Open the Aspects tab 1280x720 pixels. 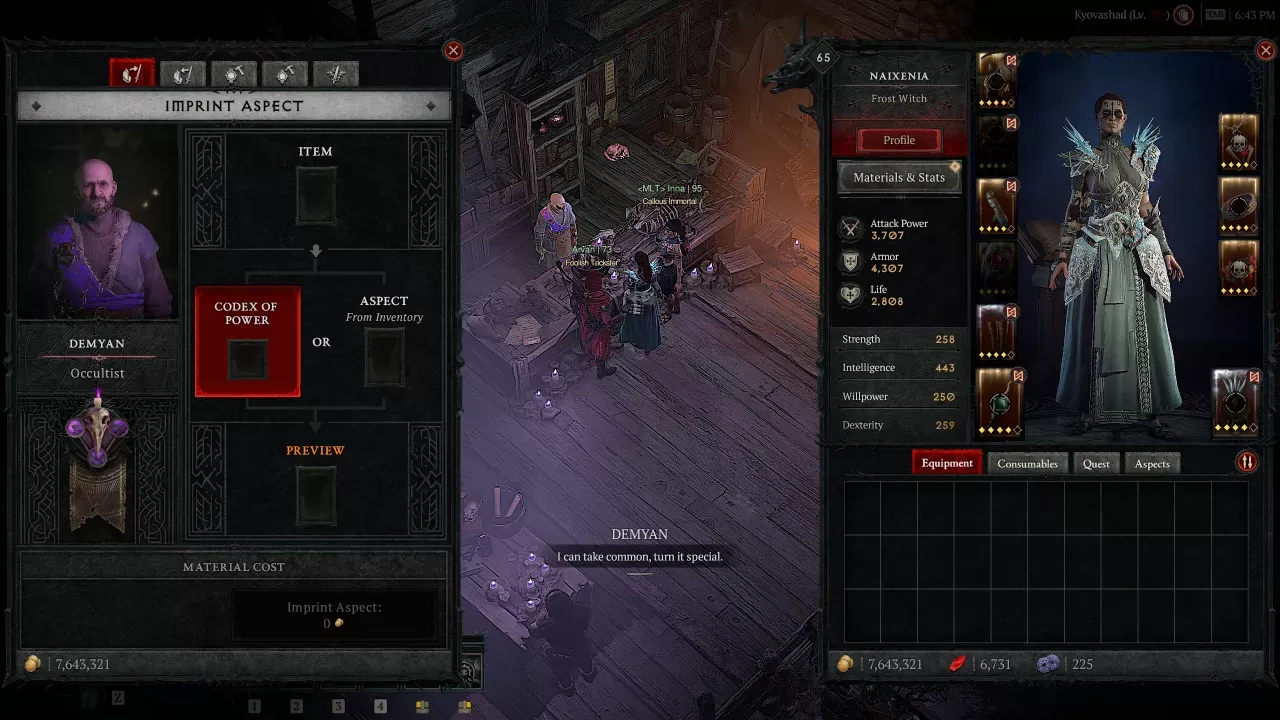point(1152,463)
